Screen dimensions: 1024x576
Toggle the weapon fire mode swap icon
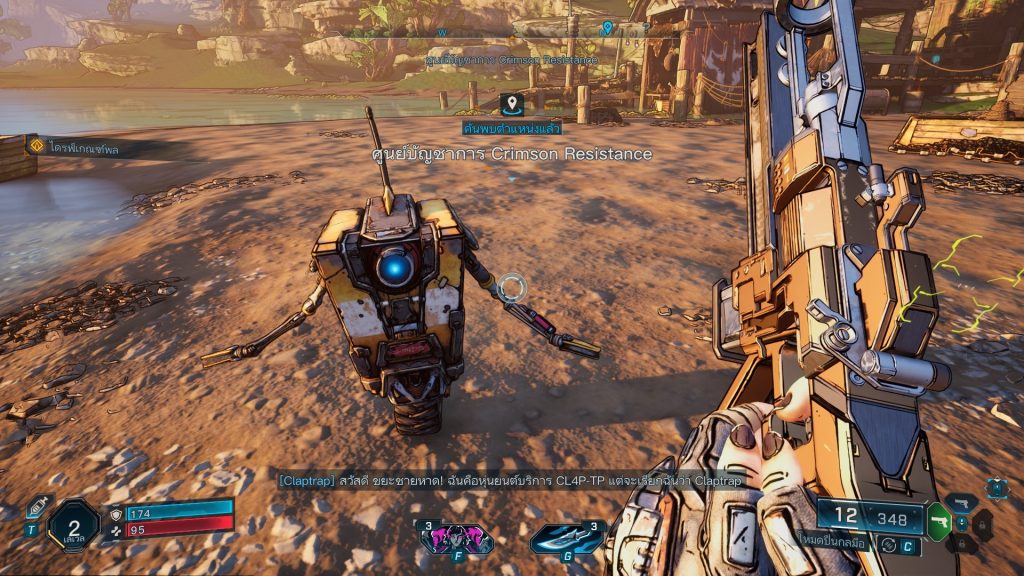pyautogui.click(x=886, y=545)
